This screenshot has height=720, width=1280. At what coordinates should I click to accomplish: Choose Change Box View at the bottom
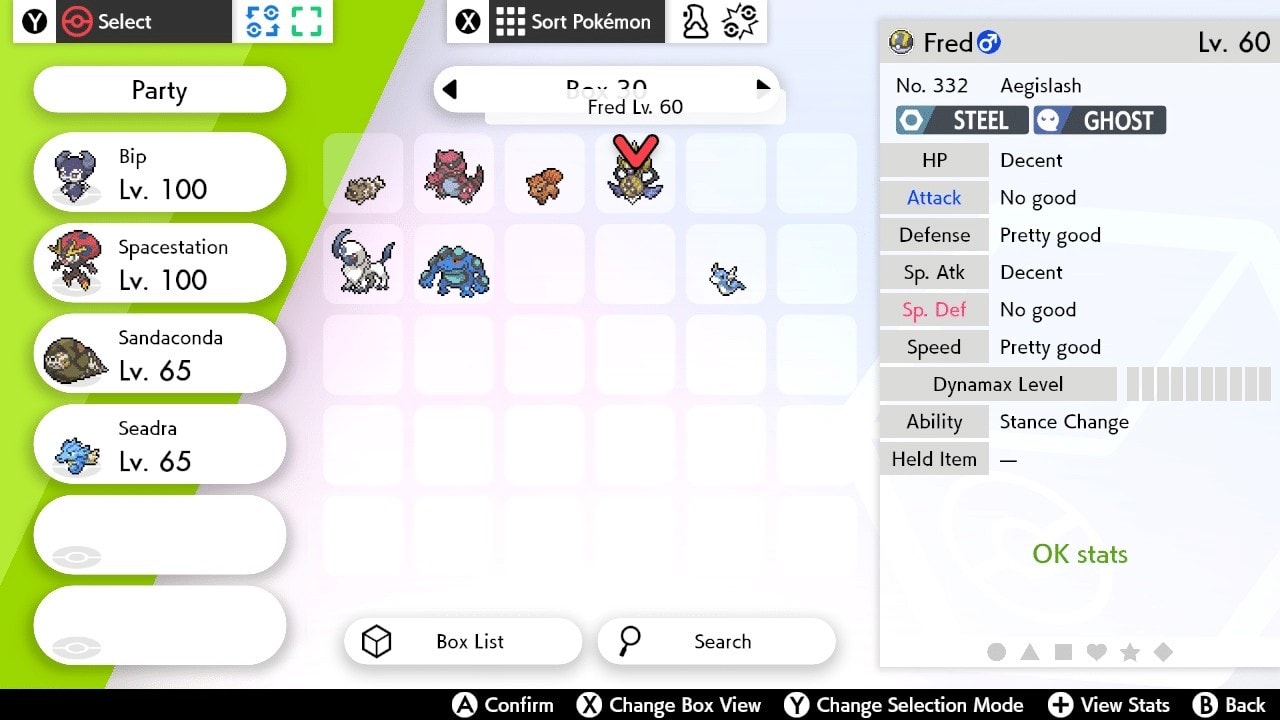pyautogui.click(x=669, y=705)
